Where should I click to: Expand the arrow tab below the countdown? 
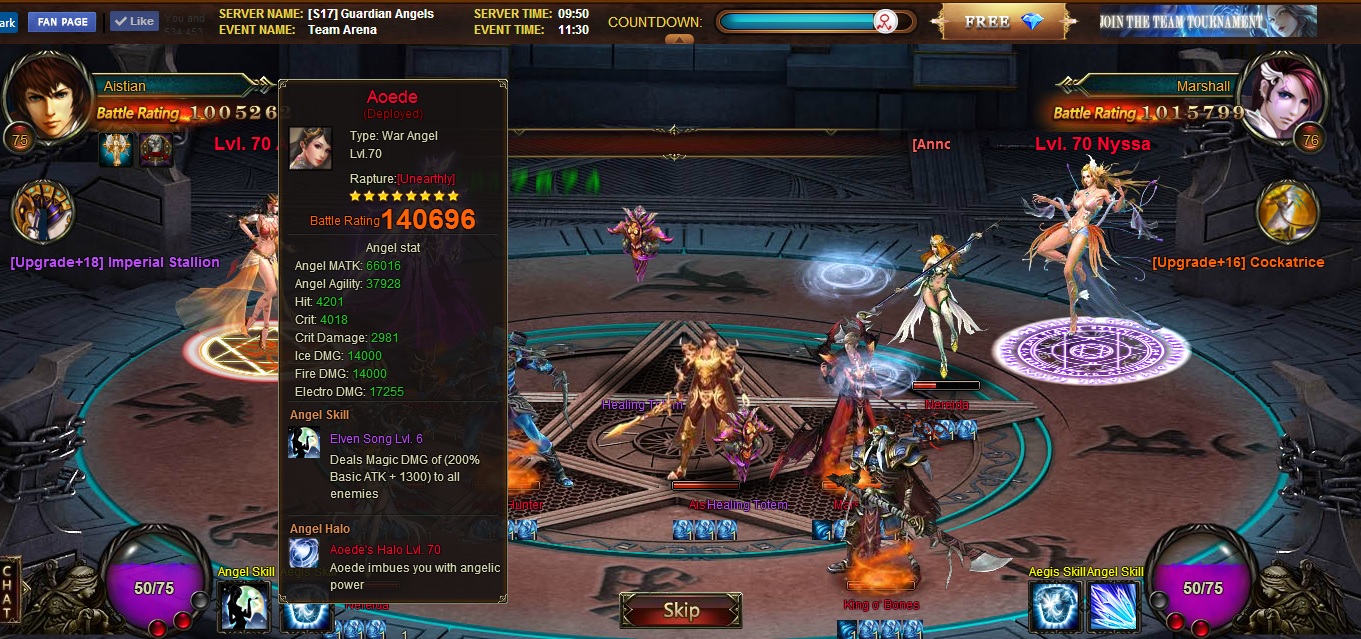click(679, 40)
